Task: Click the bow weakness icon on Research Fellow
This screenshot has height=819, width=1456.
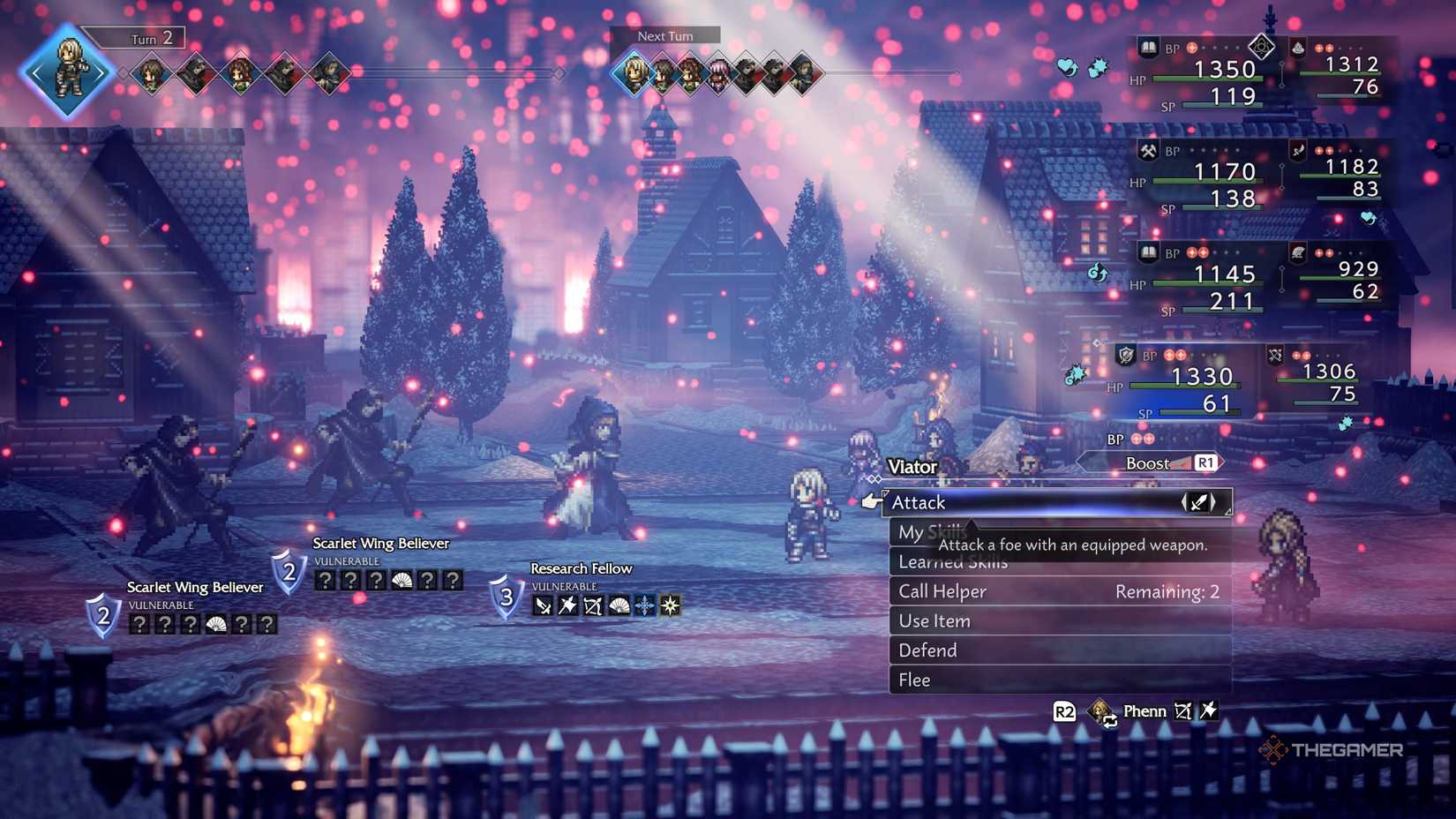Action: (592, 605)
